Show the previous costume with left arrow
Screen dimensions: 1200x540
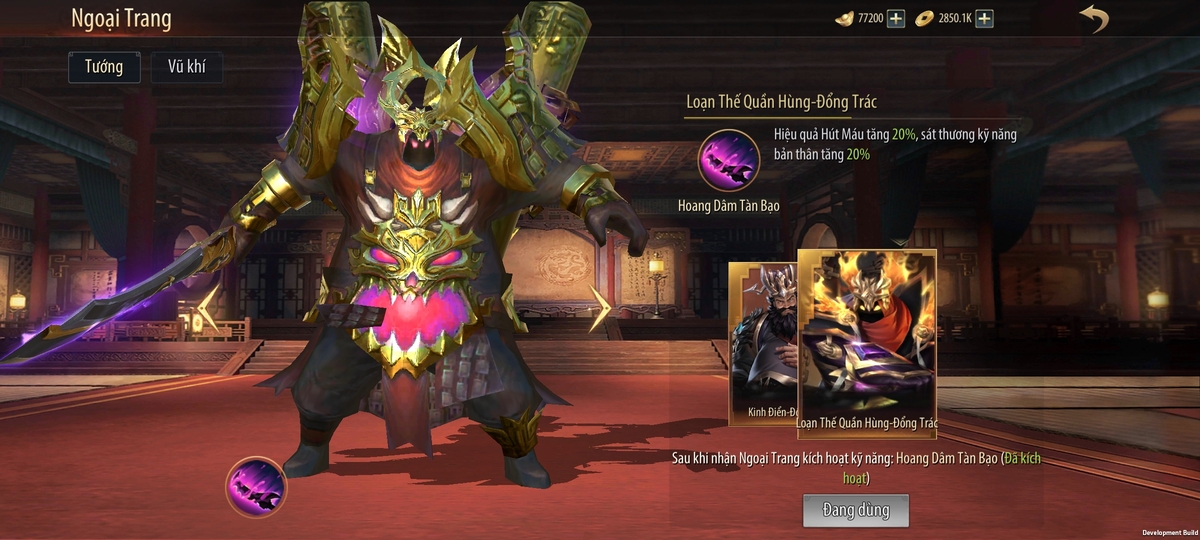(x=209, y=309)
